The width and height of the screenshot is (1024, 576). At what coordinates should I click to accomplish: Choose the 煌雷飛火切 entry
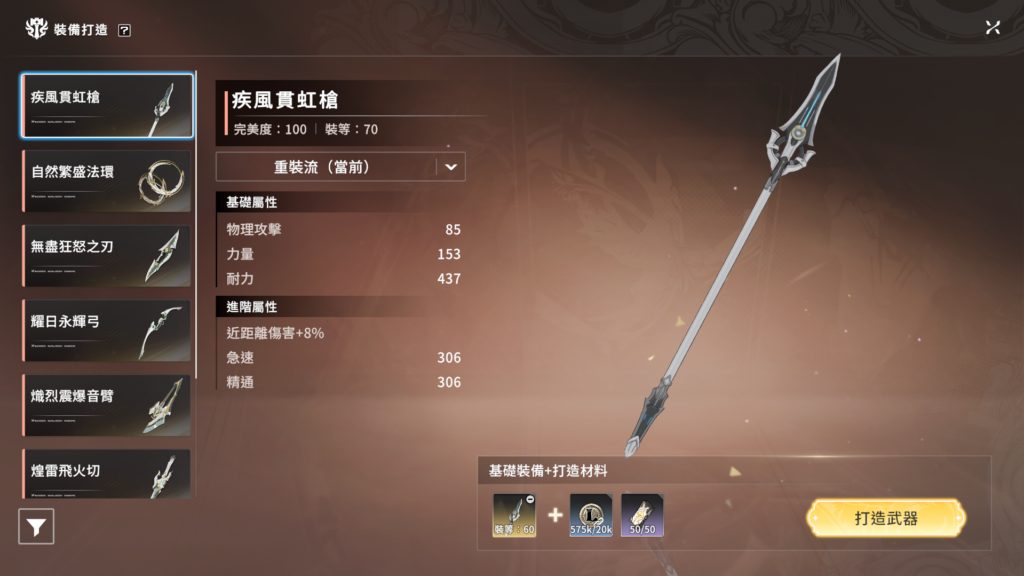(x=107, y=474)
